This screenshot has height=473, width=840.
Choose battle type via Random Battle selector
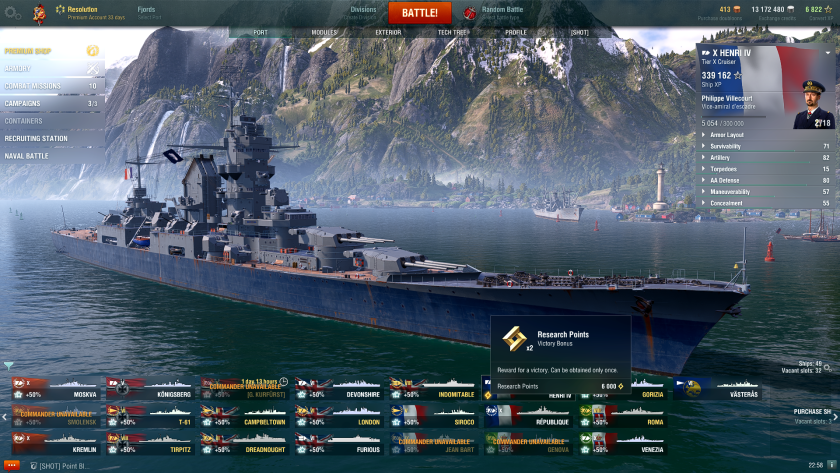500,12
